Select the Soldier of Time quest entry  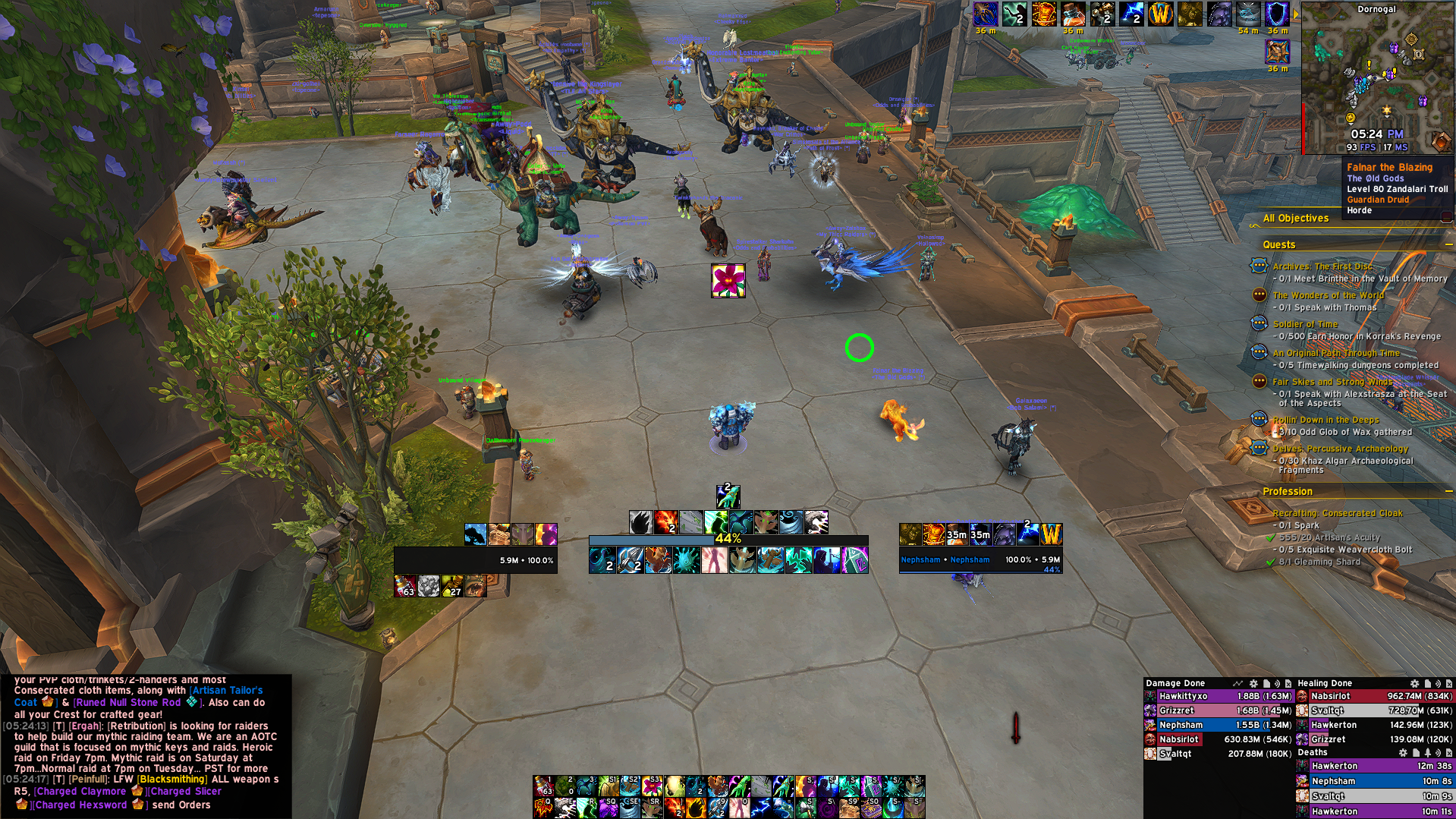click(1305, 324)
